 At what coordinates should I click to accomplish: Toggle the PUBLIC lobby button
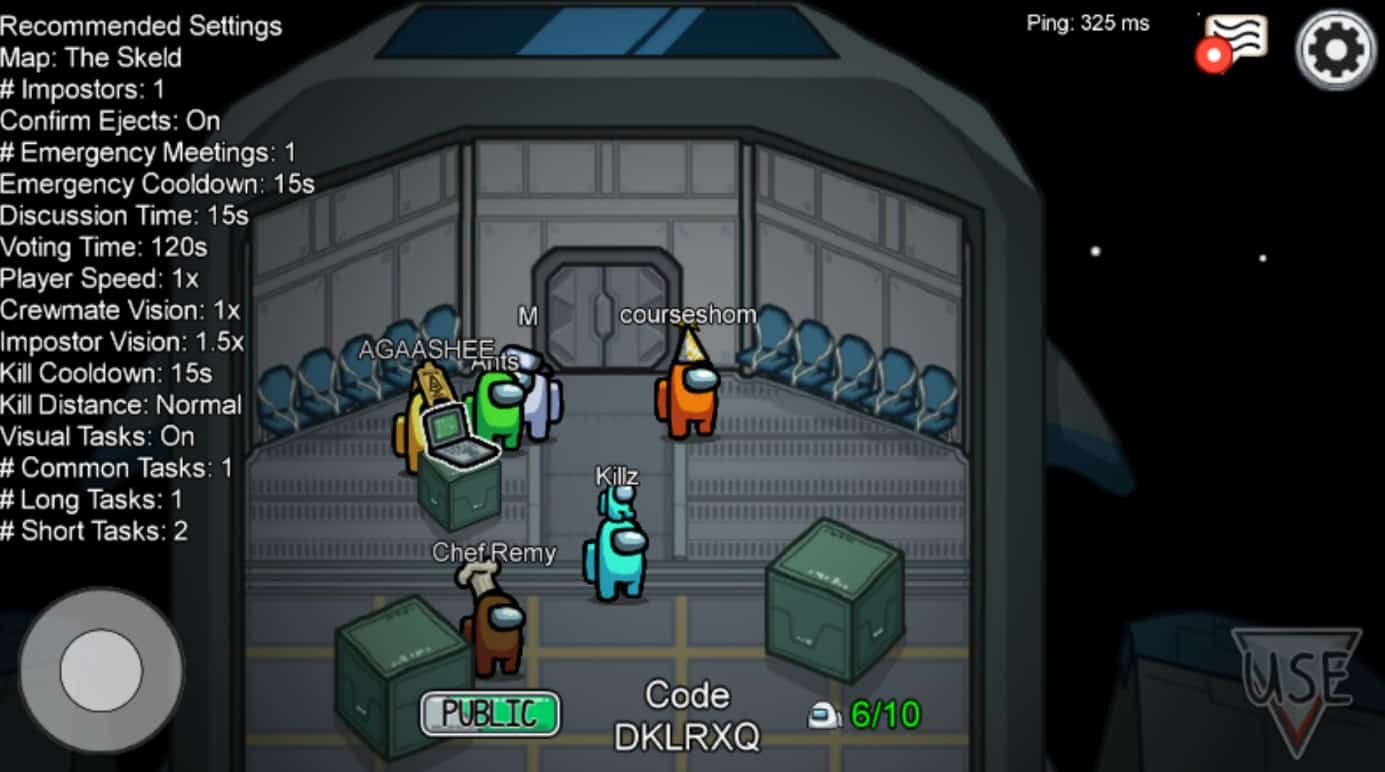tap(490, 713)
